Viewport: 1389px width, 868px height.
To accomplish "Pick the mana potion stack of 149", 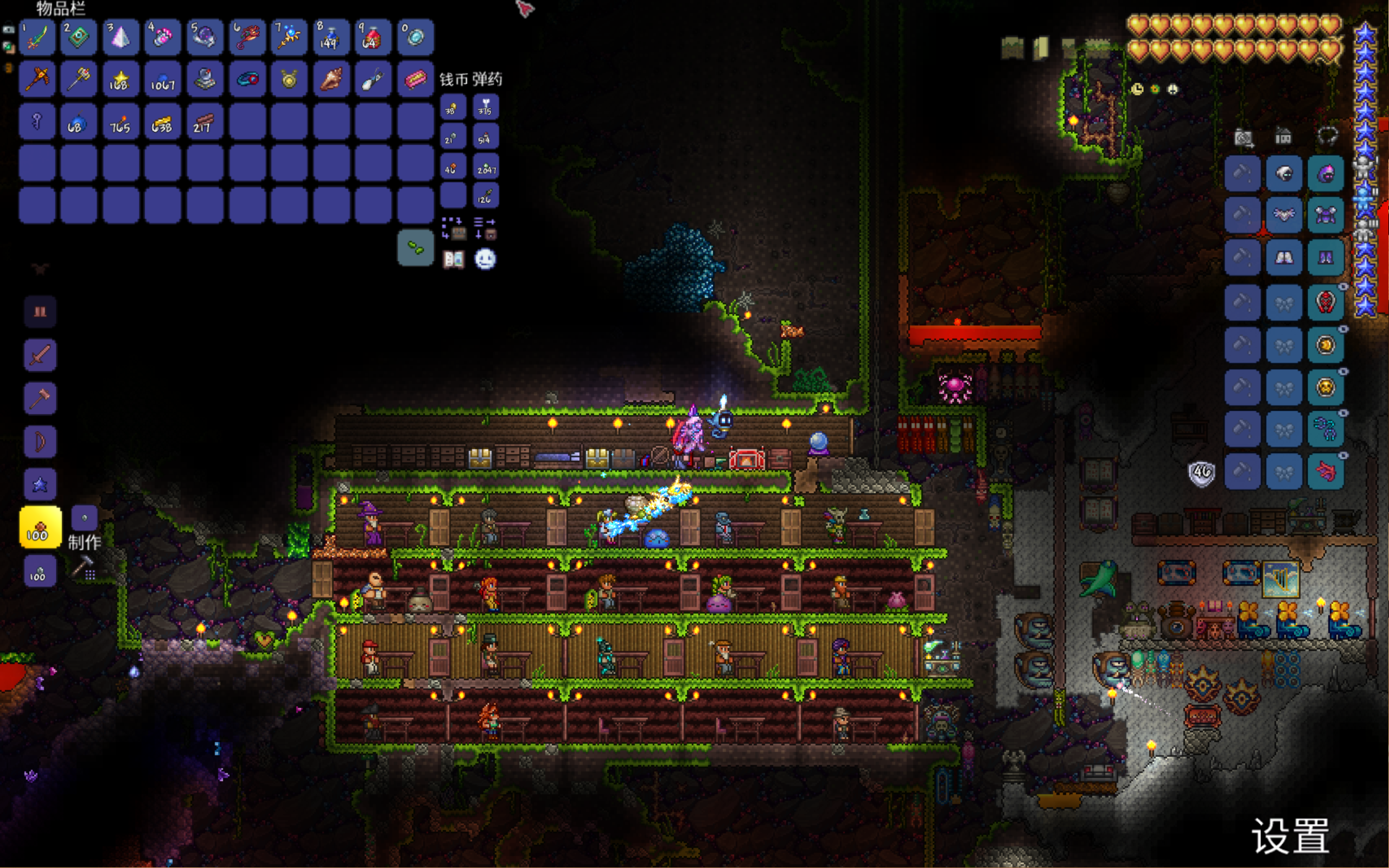I will click(x=331, y=38).
